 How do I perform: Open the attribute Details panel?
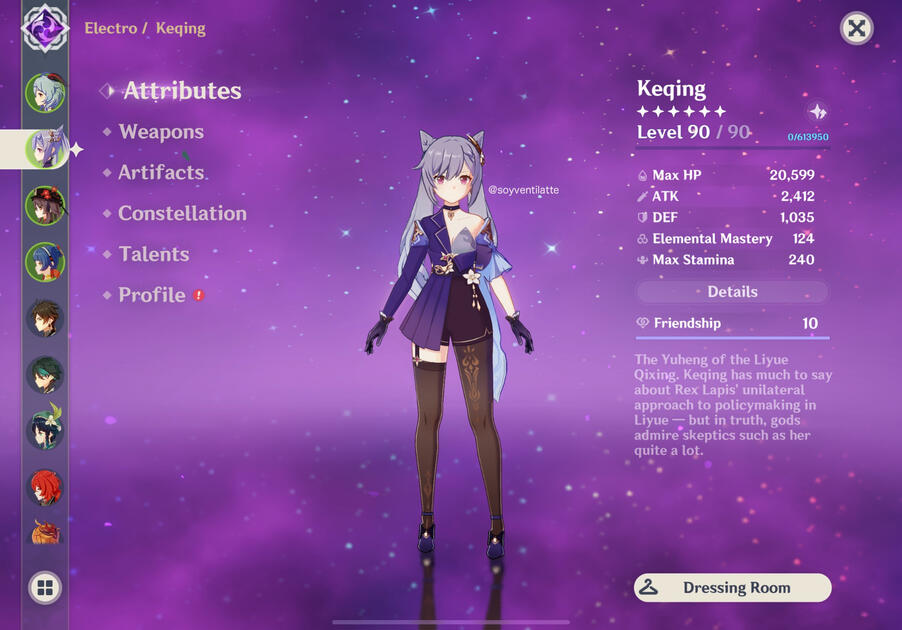[x=732, y=292]
